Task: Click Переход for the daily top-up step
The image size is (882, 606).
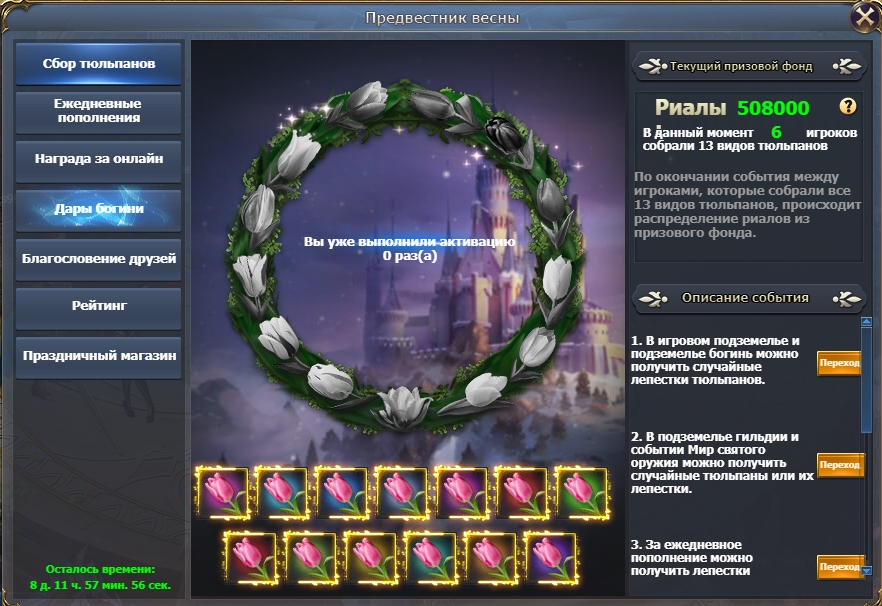Action: [839, 566]
